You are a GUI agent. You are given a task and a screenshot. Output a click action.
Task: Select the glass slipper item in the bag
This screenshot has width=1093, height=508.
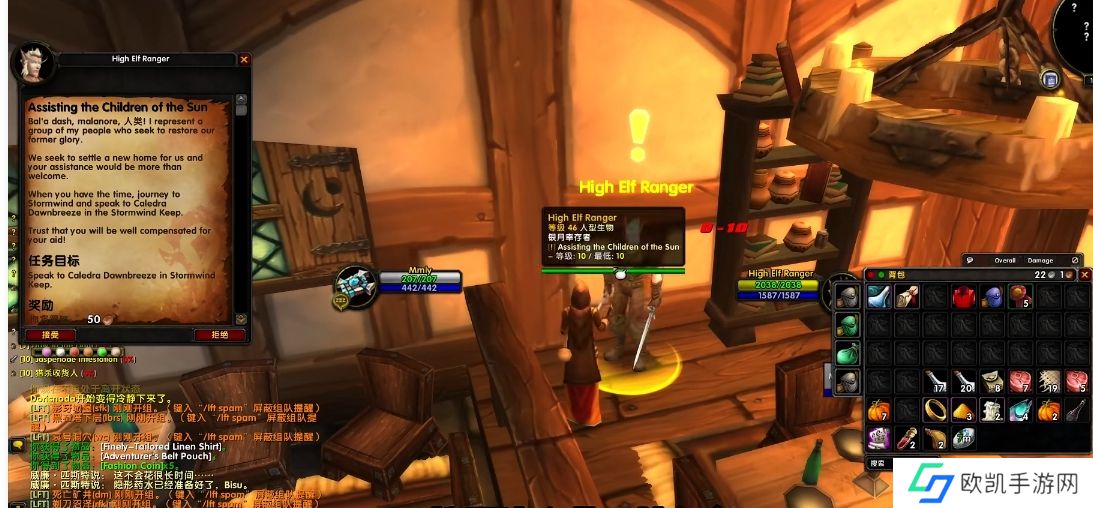[878, 296]
